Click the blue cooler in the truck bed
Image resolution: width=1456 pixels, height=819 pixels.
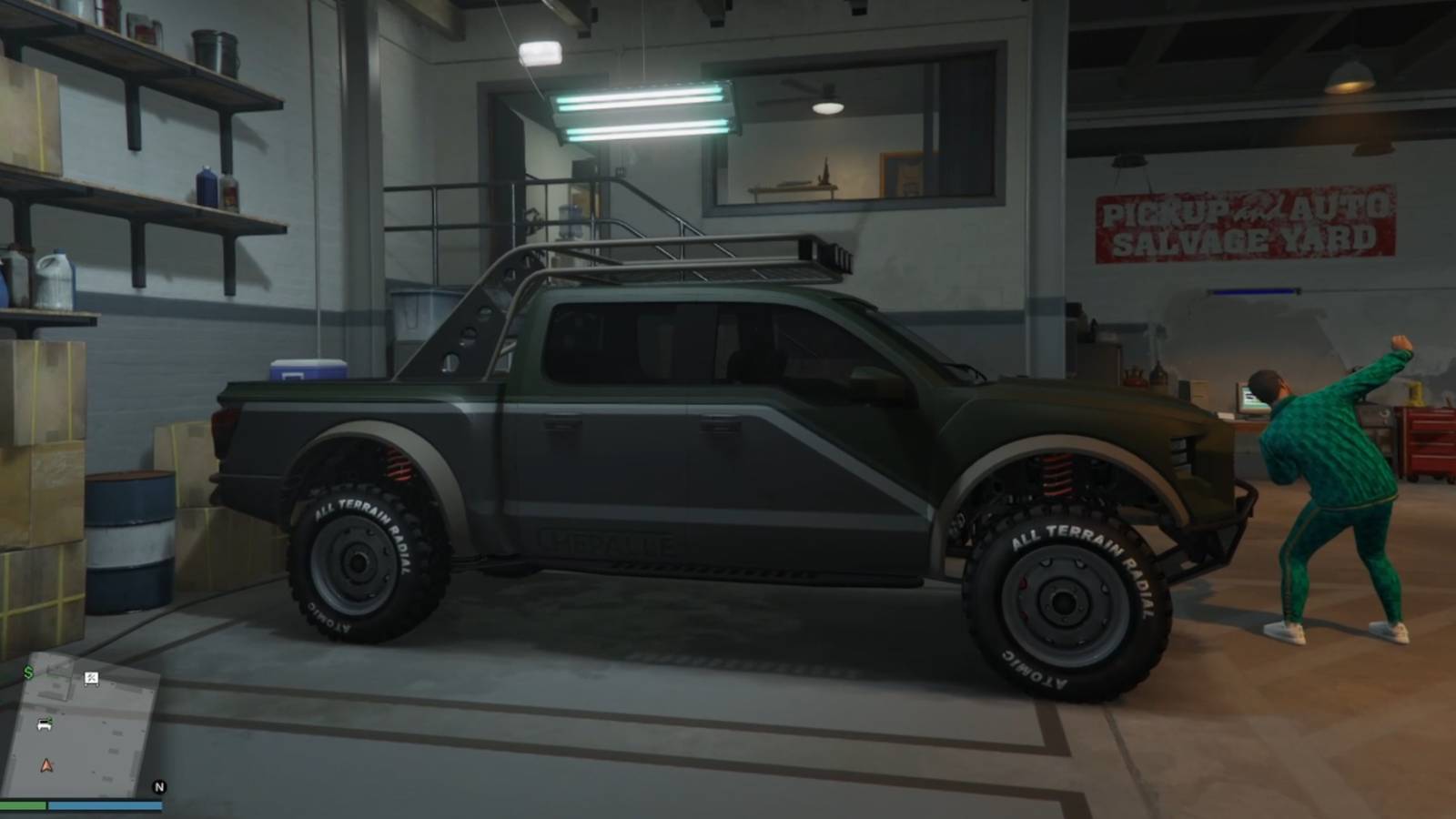pos(309,369)
